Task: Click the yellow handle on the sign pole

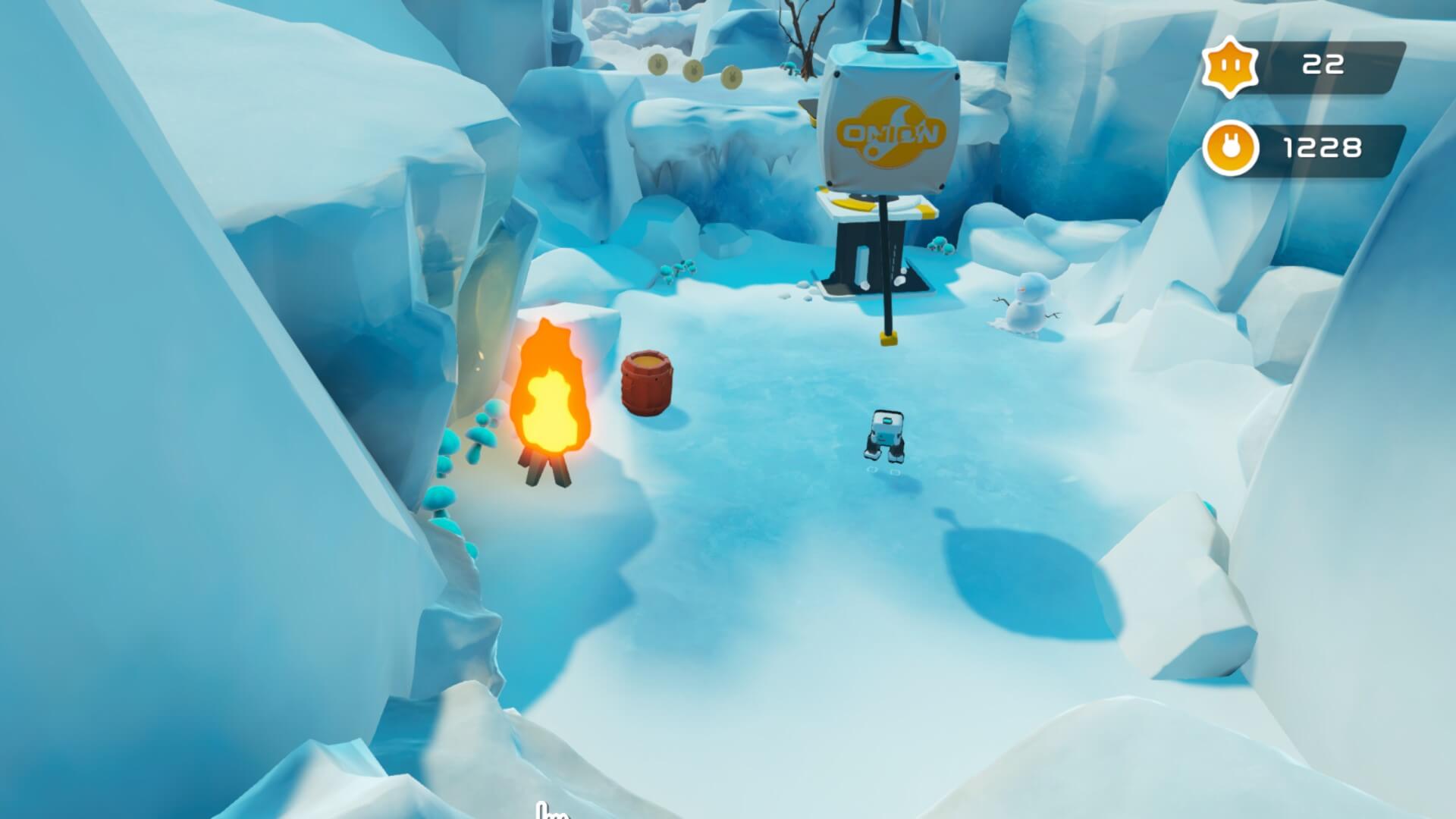Action: pos(888,339)
